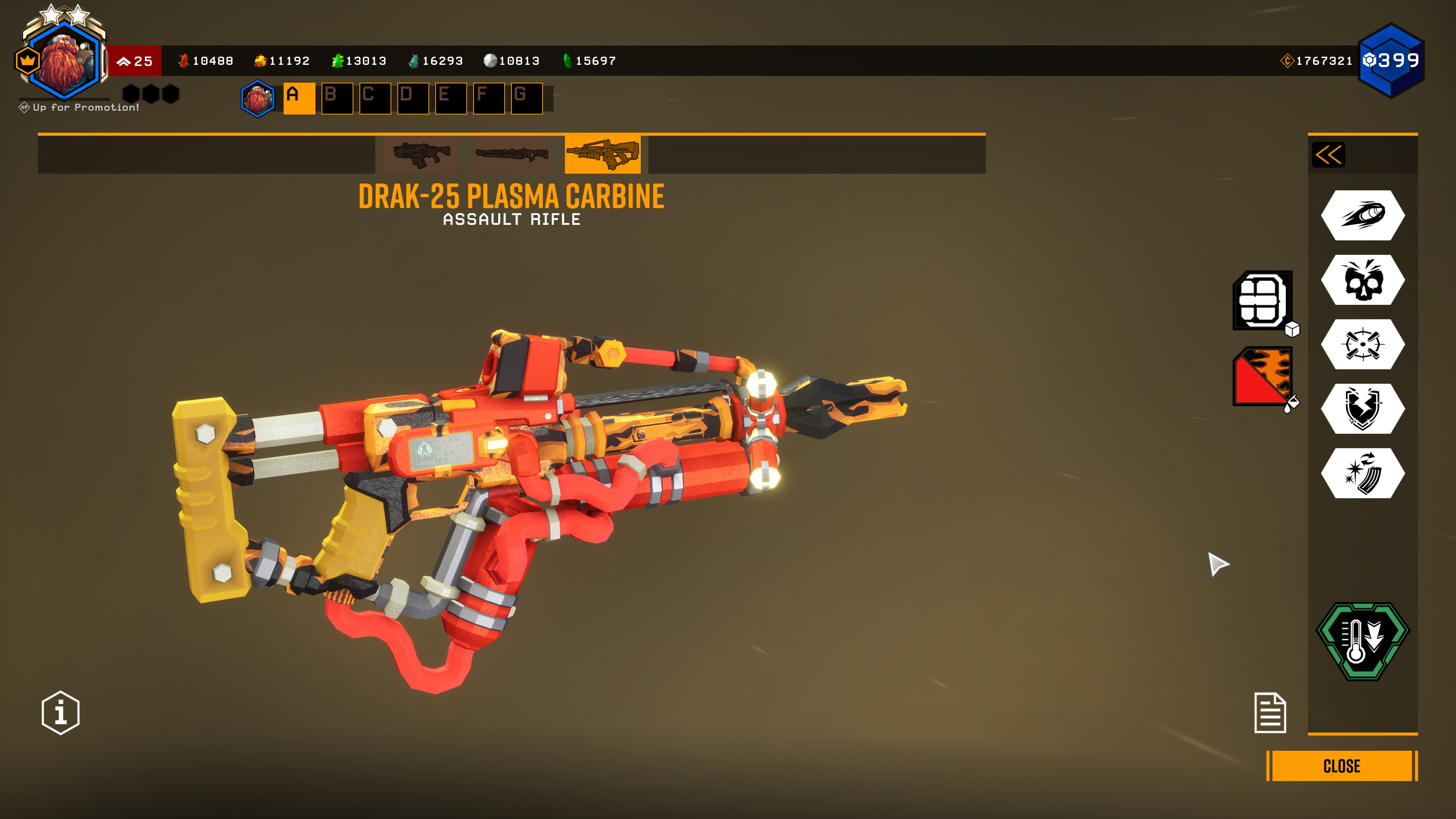
Task: Open the crosshair accuracy upgrade tier
Action: tap(1362, 344)
